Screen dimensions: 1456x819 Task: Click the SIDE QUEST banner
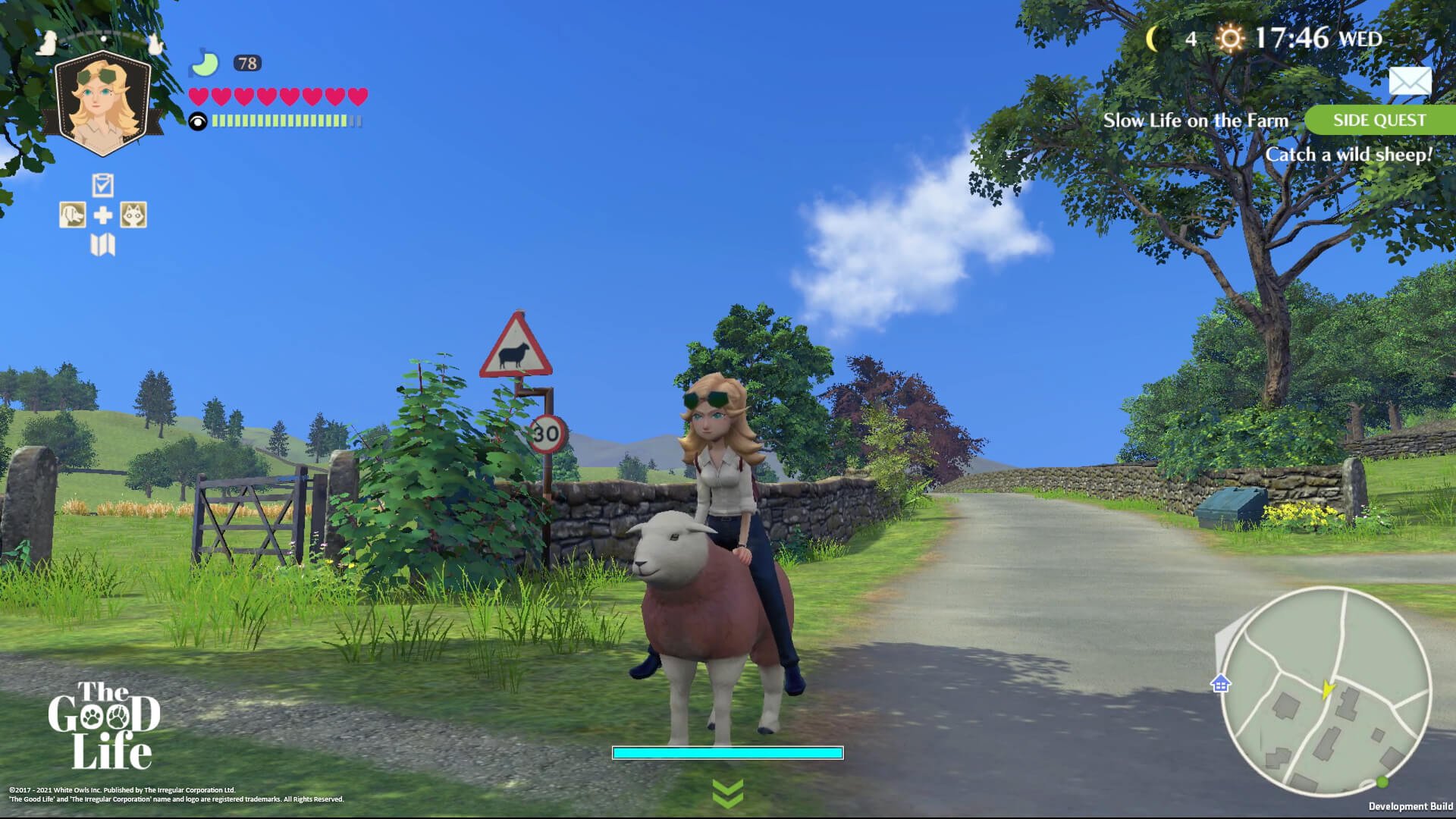point(1379,120)
